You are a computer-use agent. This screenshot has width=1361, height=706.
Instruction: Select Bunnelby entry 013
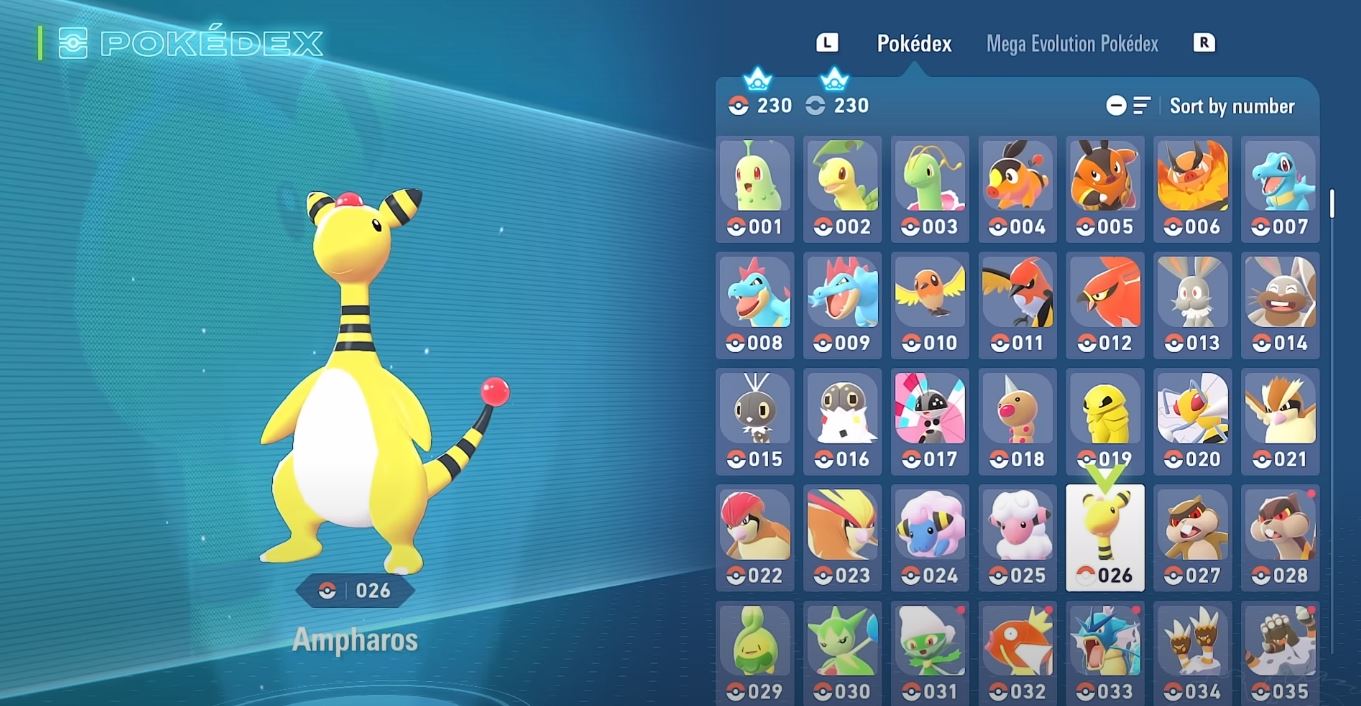click(1193, 305)
